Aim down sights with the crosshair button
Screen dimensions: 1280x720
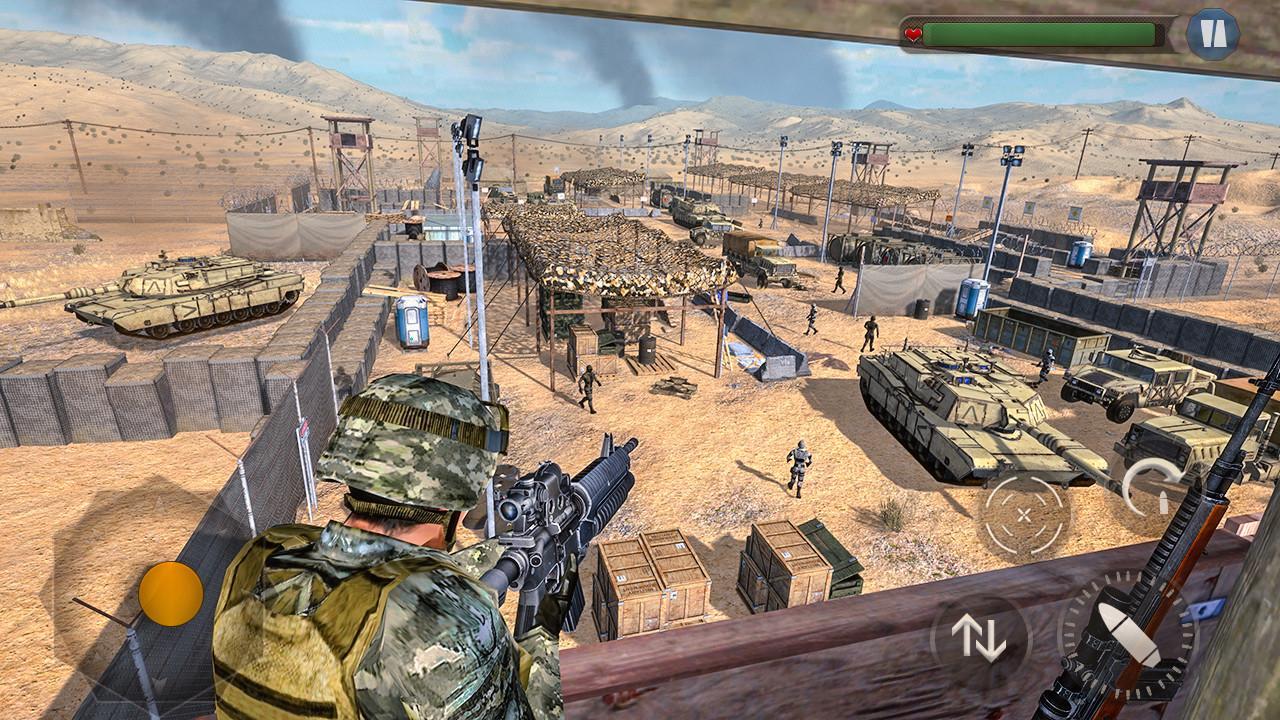1024,515
